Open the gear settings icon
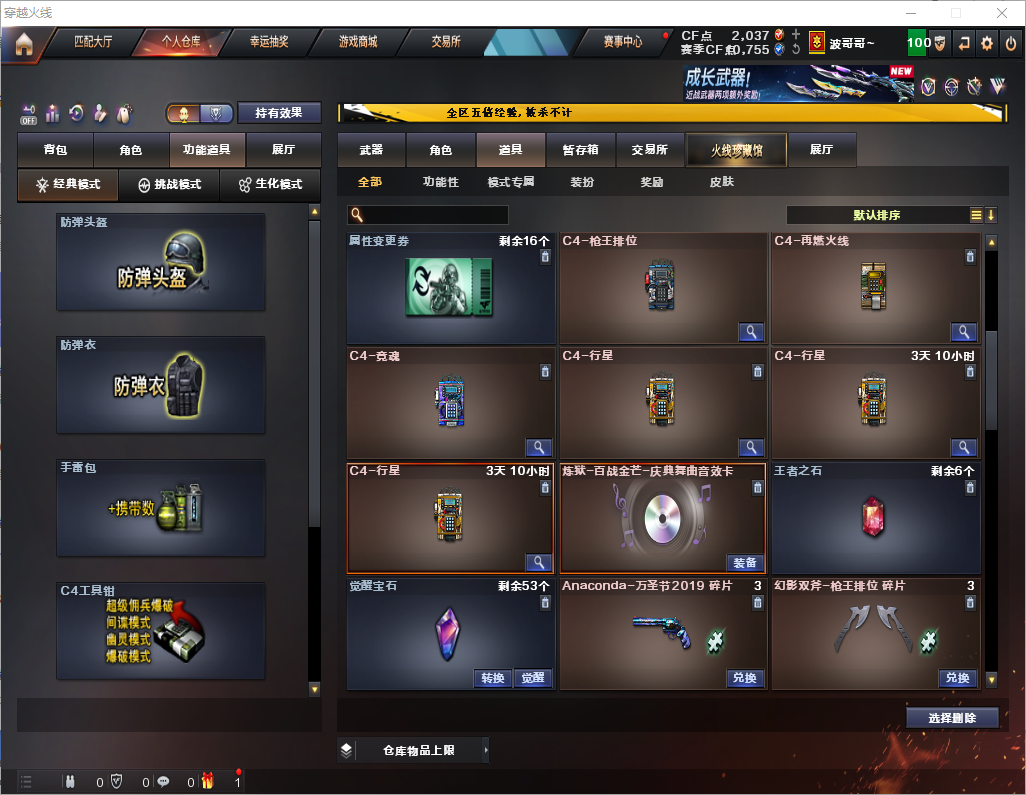This screenshot has width=1026, height=795. pos(987,43)
